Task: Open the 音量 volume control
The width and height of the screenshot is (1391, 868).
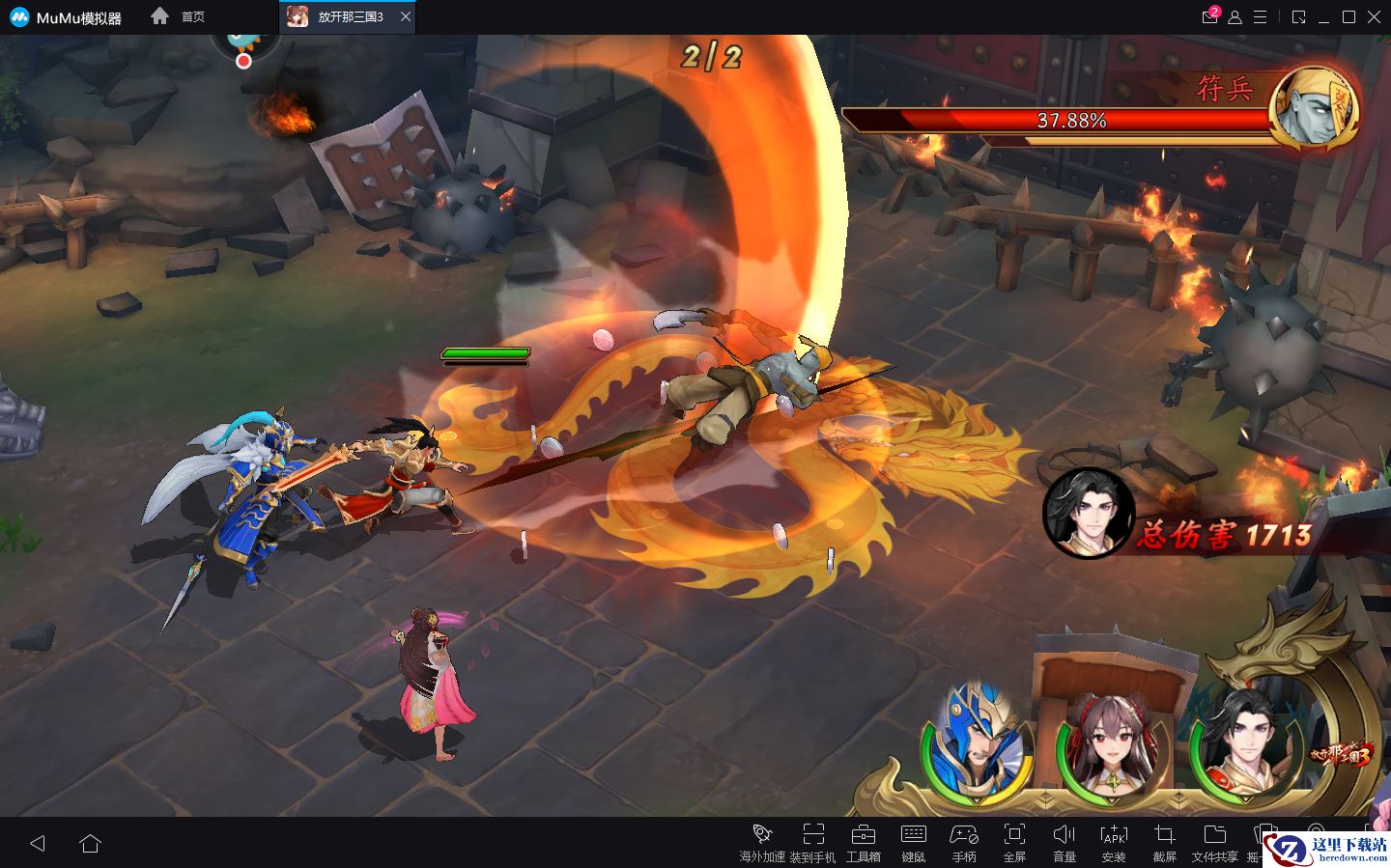Action: [1065, 842]
